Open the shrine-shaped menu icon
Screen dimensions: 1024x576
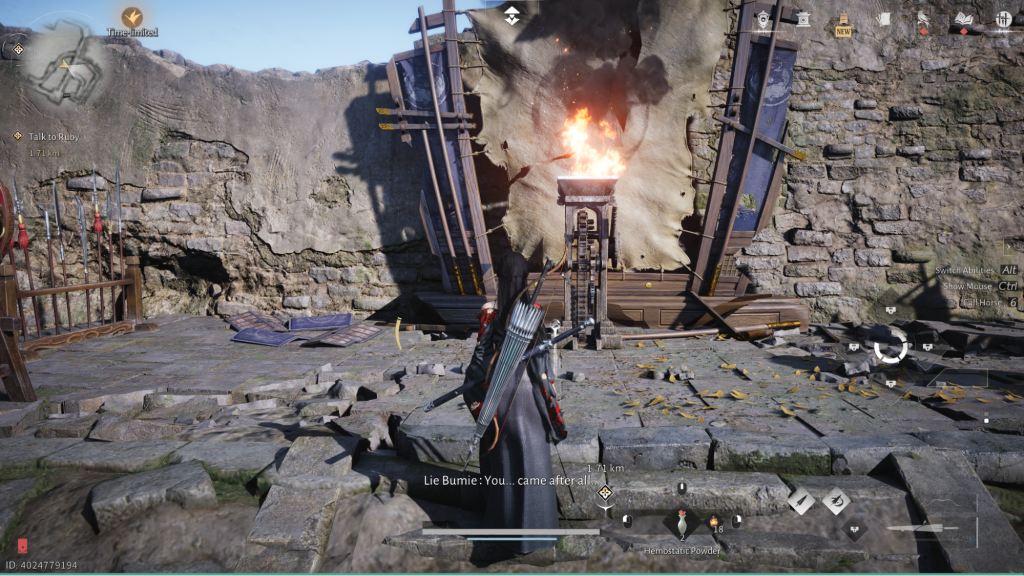801,18
